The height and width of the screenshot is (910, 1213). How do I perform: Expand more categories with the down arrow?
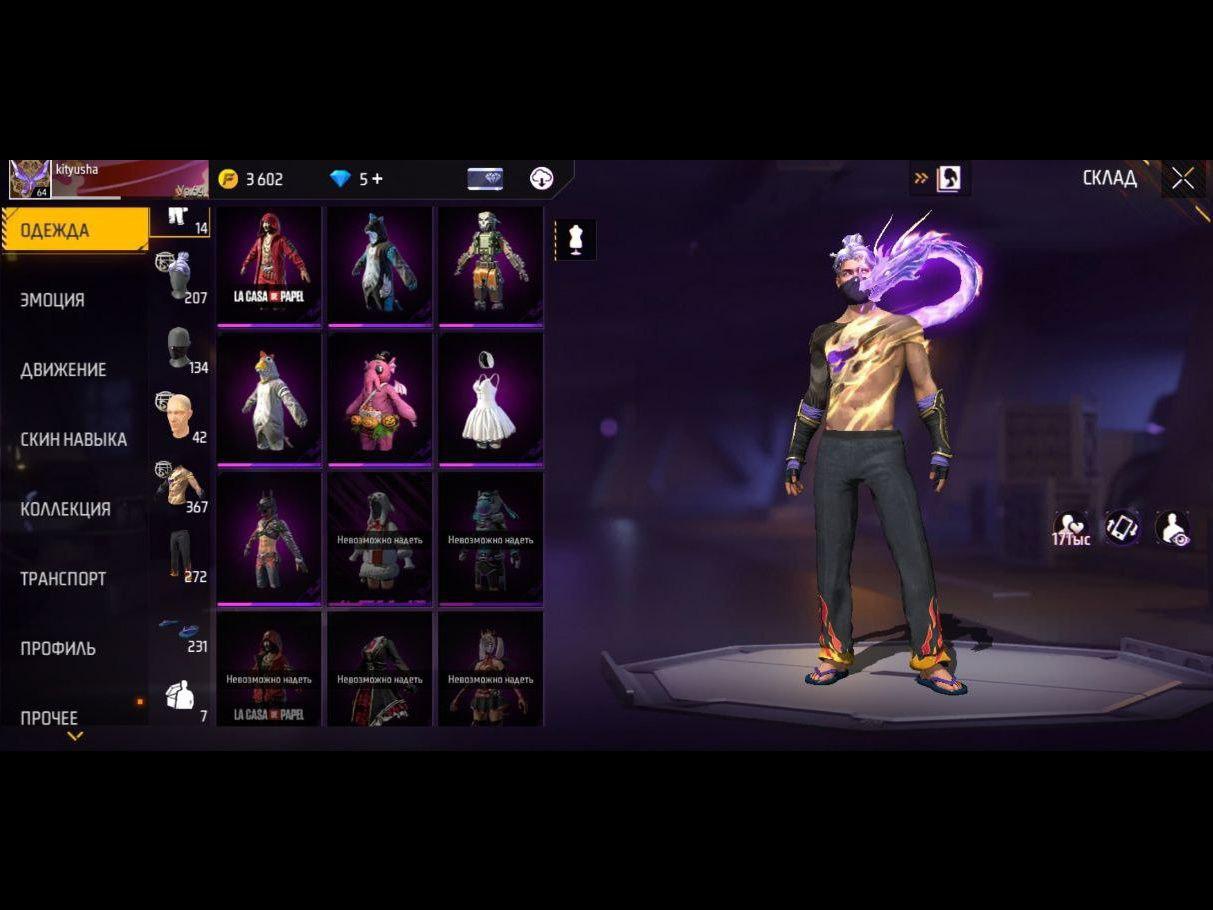75,737
